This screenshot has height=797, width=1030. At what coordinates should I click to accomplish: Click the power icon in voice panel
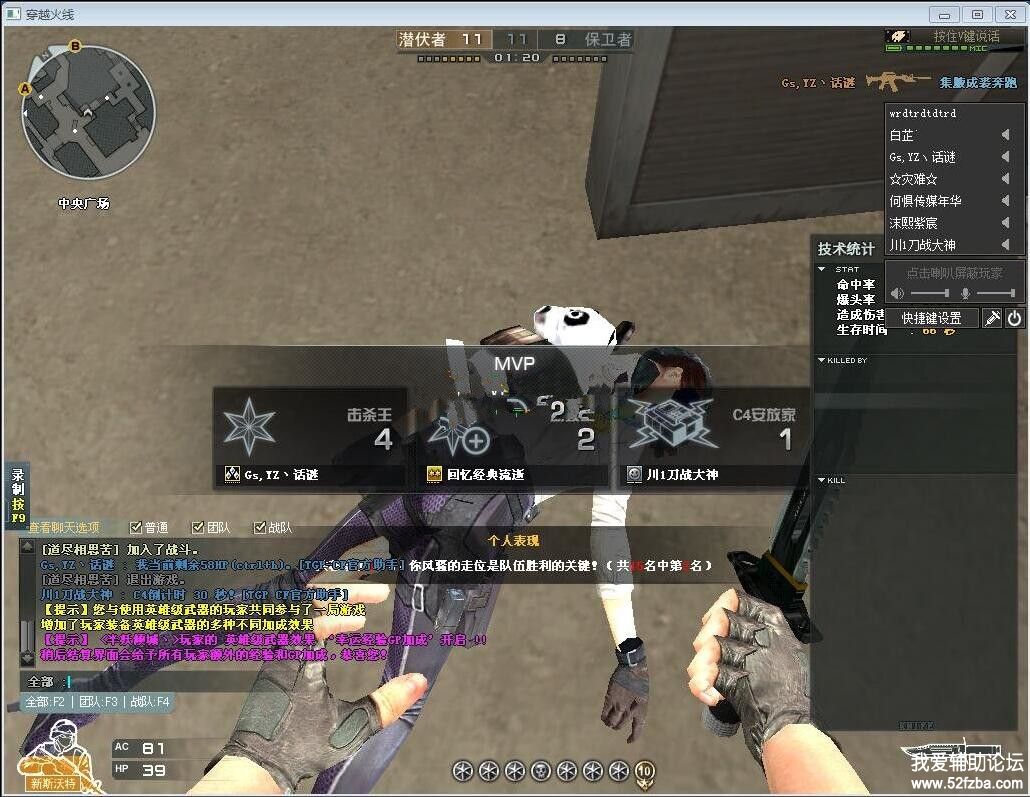coord(1014,318)
